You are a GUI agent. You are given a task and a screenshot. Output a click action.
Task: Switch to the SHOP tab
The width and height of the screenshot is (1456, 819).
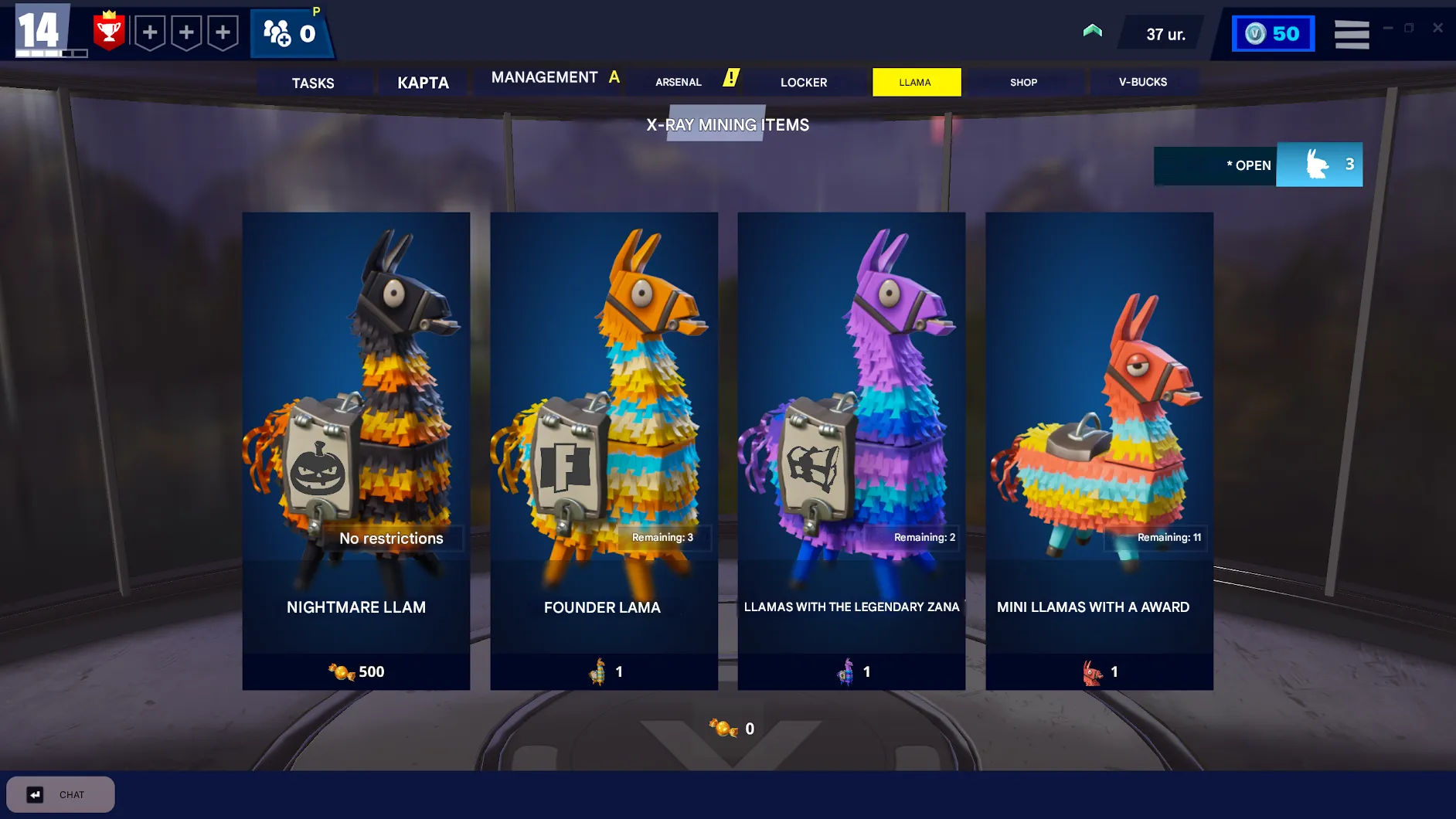tap(1024, 82)
